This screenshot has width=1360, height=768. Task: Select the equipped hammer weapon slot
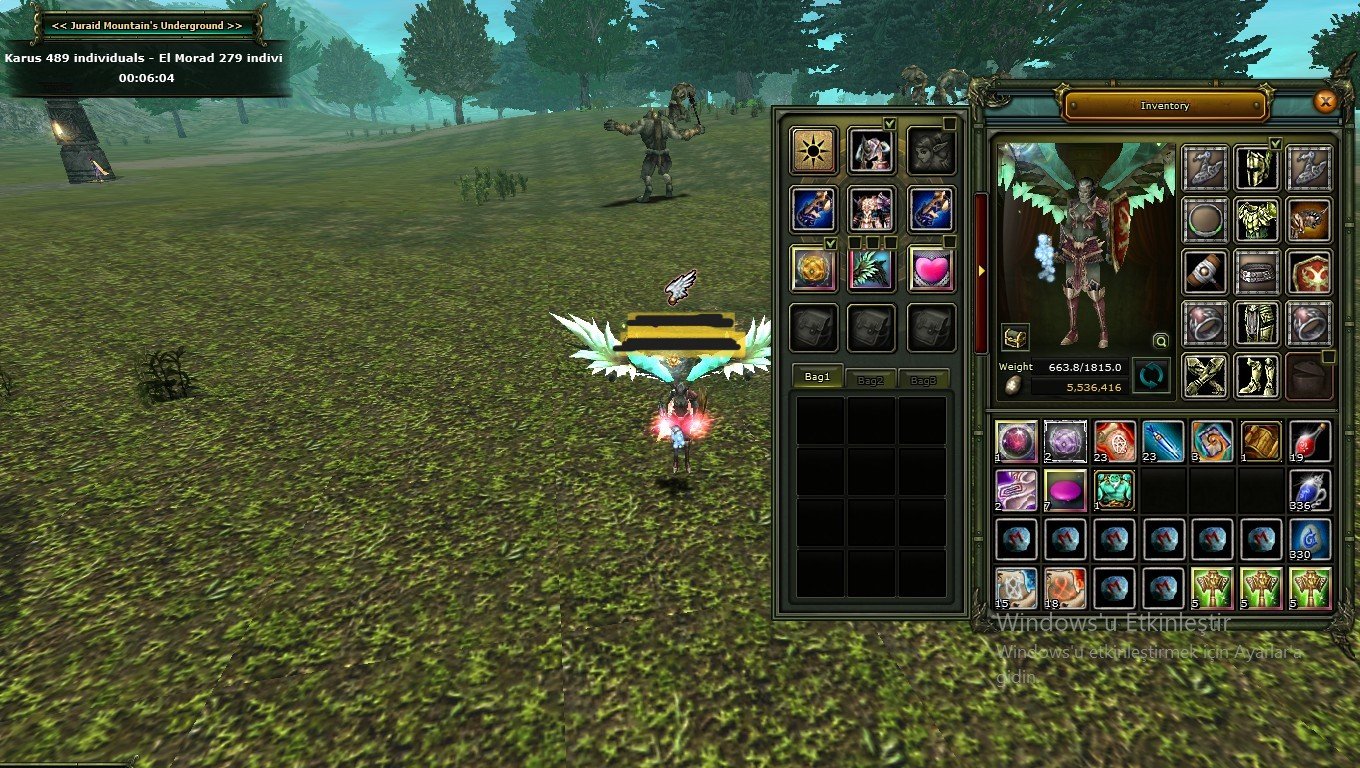click(1205, 271)
